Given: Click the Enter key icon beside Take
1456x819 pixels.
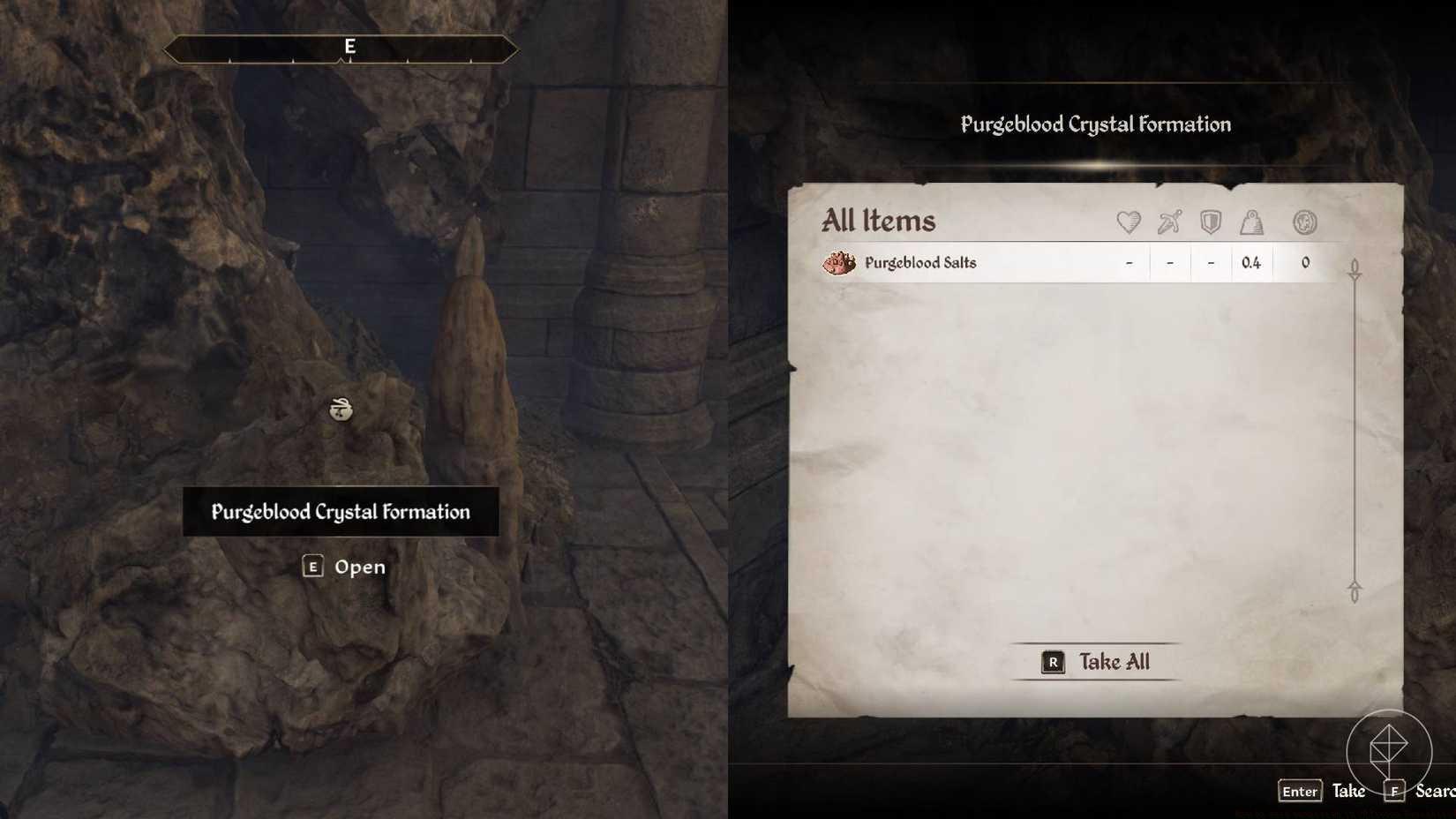Looking at the screenshot, I should pos(1299,792).
